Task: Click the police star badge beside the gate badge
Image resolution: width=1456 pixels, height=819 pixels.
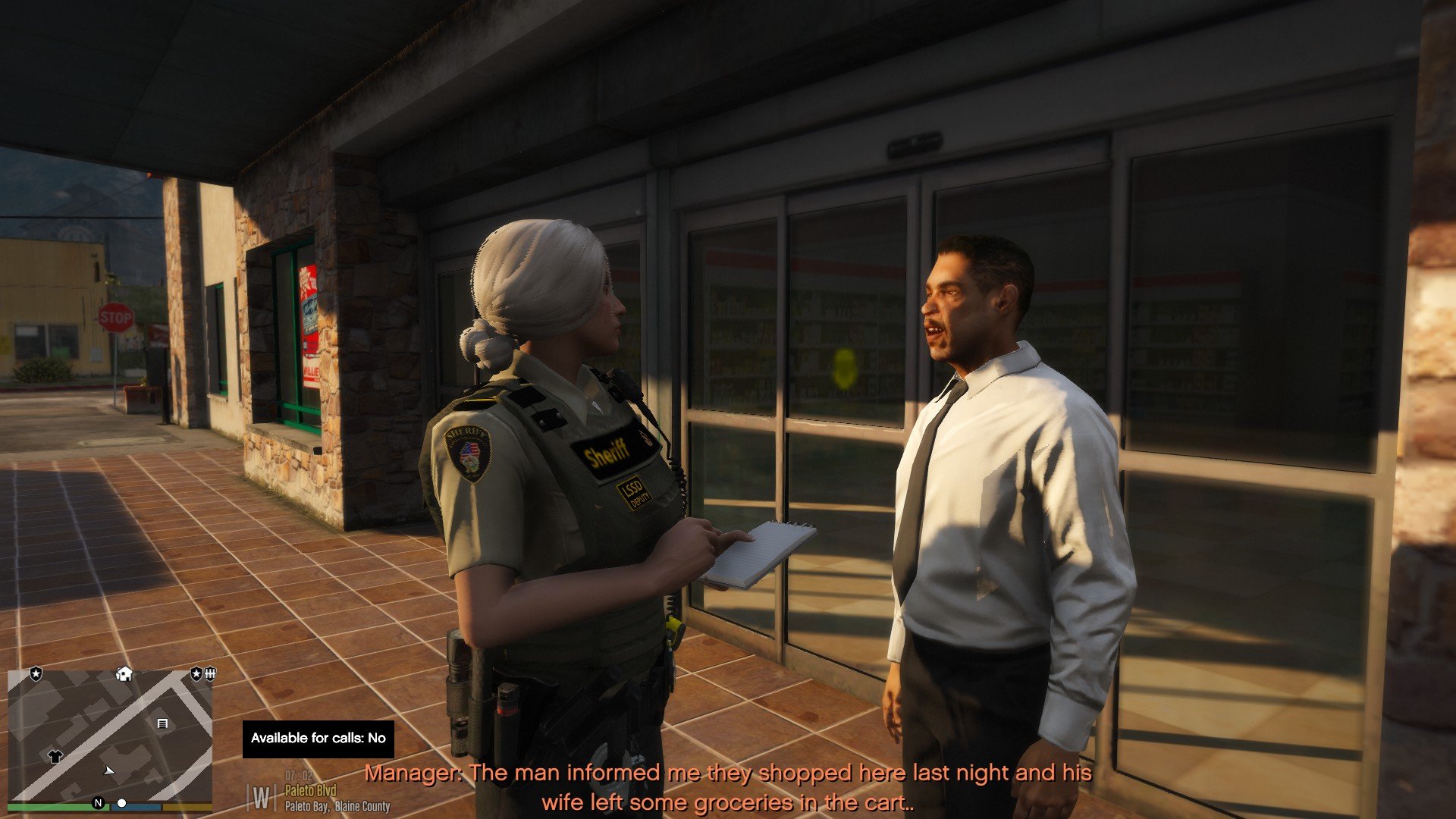Action: tap(196, 673)
